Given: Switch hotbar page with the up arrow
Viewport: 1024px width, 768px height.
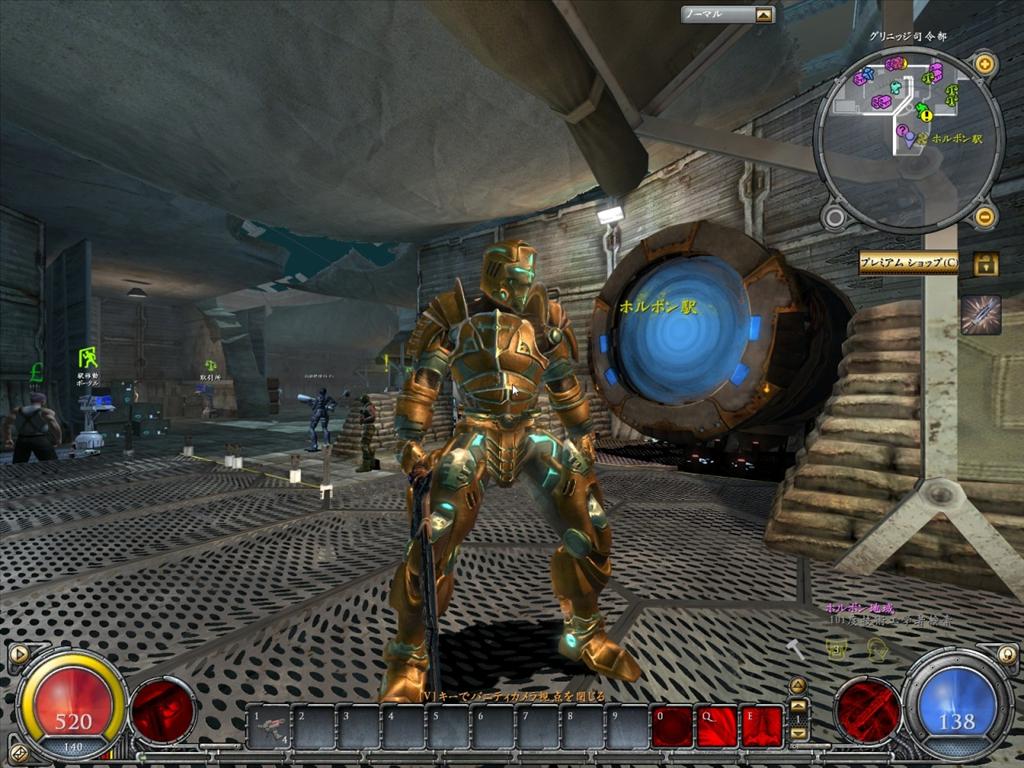Looking at the screenshot, I should 798,705.
